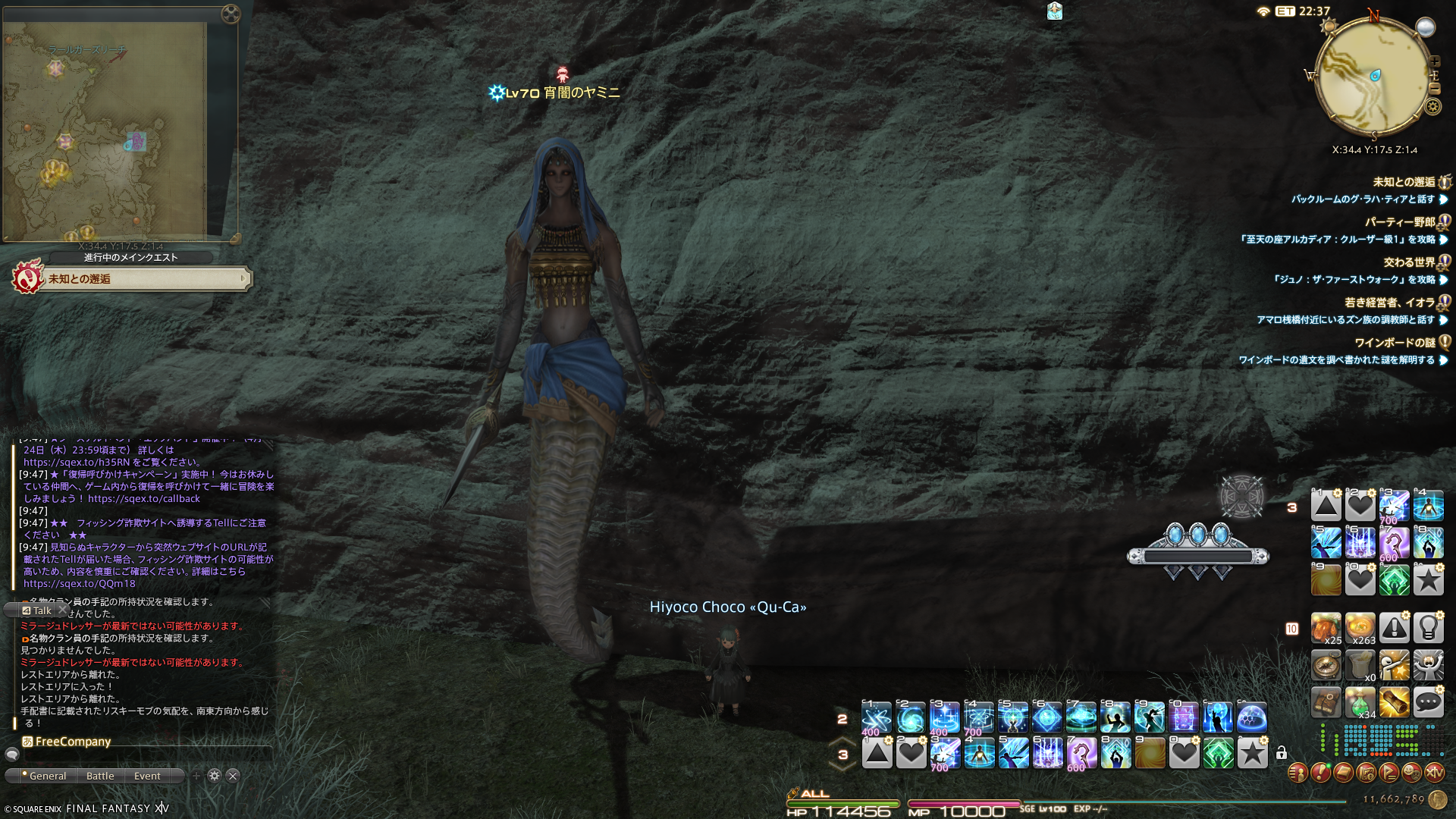Close the Talk chat tab
1456x819 pixels.
(x=63, y=610)
